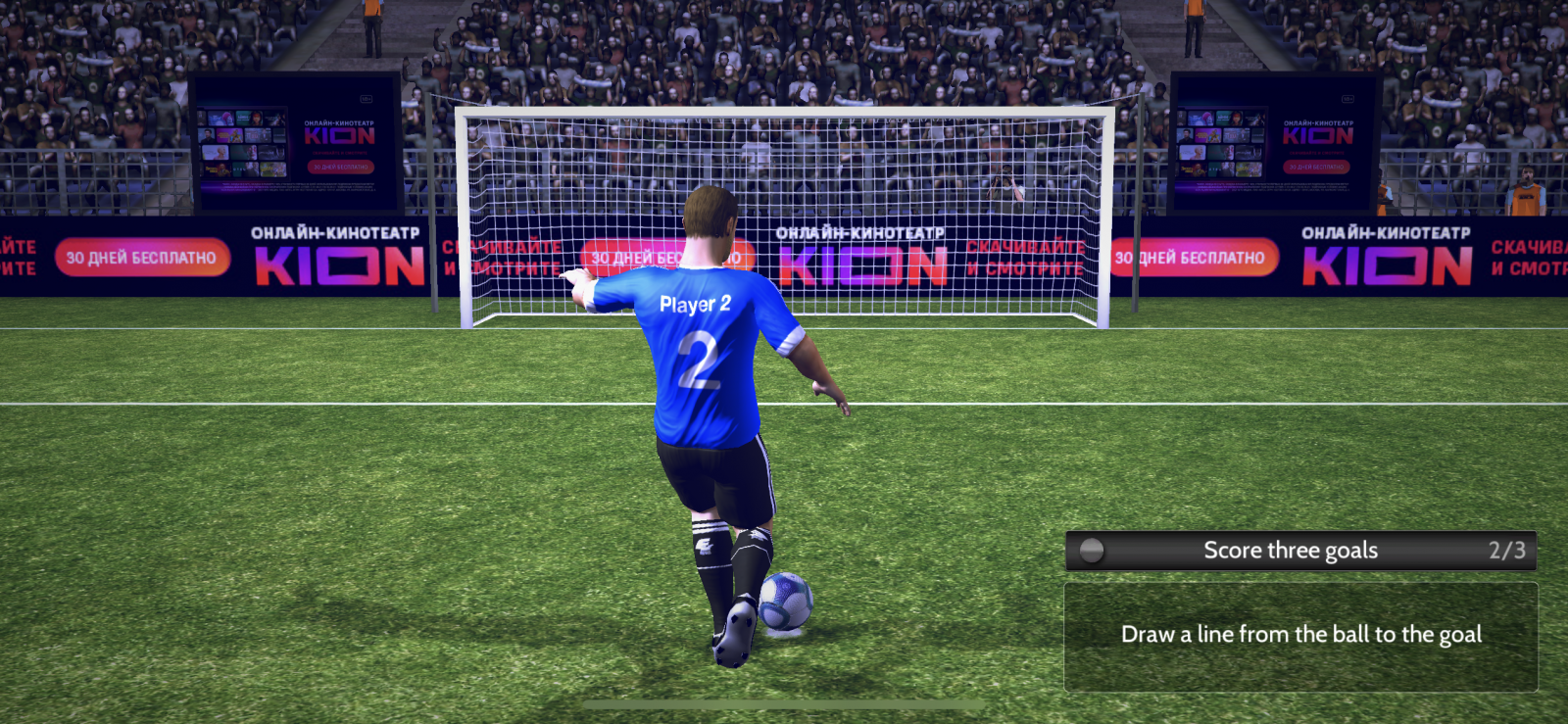Select the Score three goals objective tracker
The width and height of the screenshot is (1568, 724).
[x=1300, y=551]
